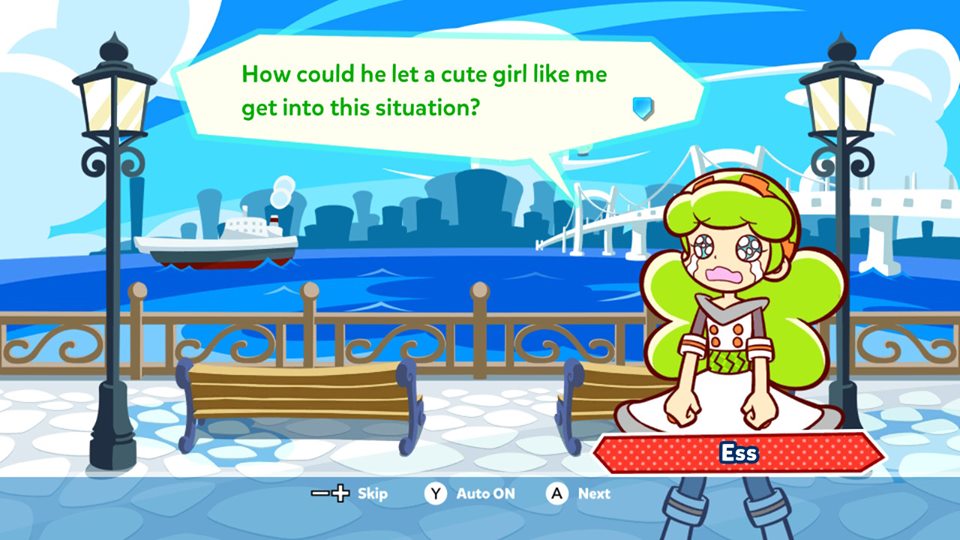The image size is (960, 540).
Task: Click the blue advance arrow in speech bubble
Action: pyautogui.click(x=643, y=107)
